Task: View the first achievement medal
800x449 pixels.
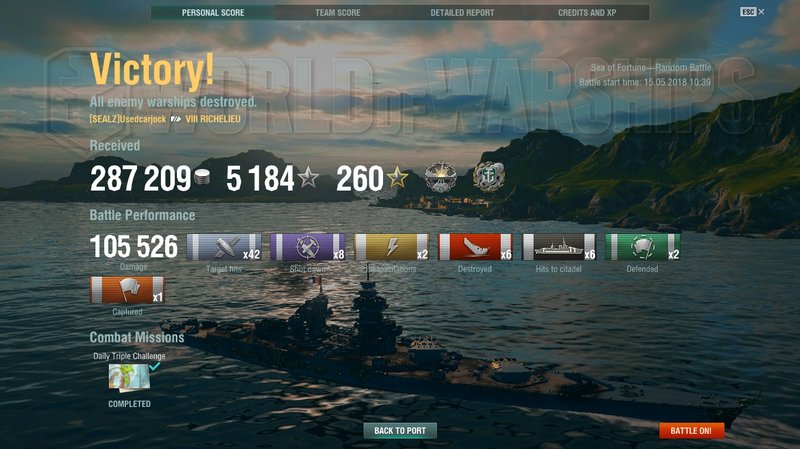Action: pyautogui.click(x=441, y=177)
